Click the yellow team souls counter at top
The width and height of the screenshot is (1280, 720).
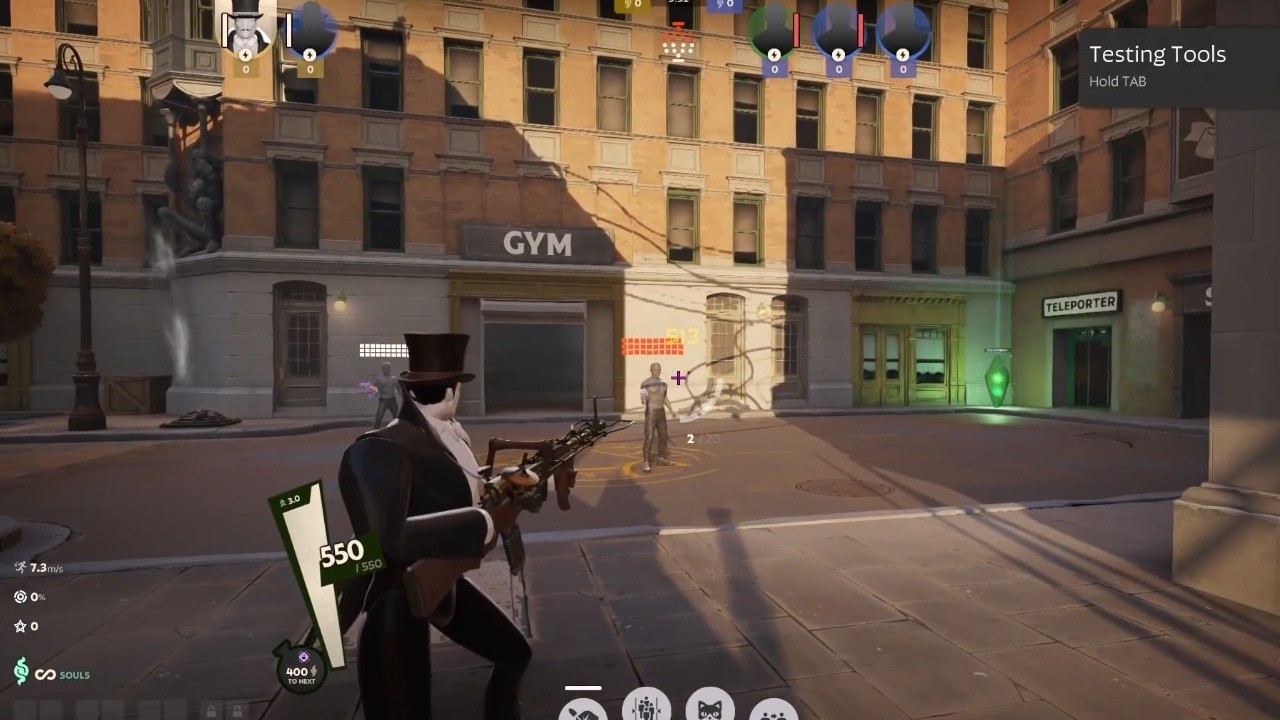pos(631,5)
